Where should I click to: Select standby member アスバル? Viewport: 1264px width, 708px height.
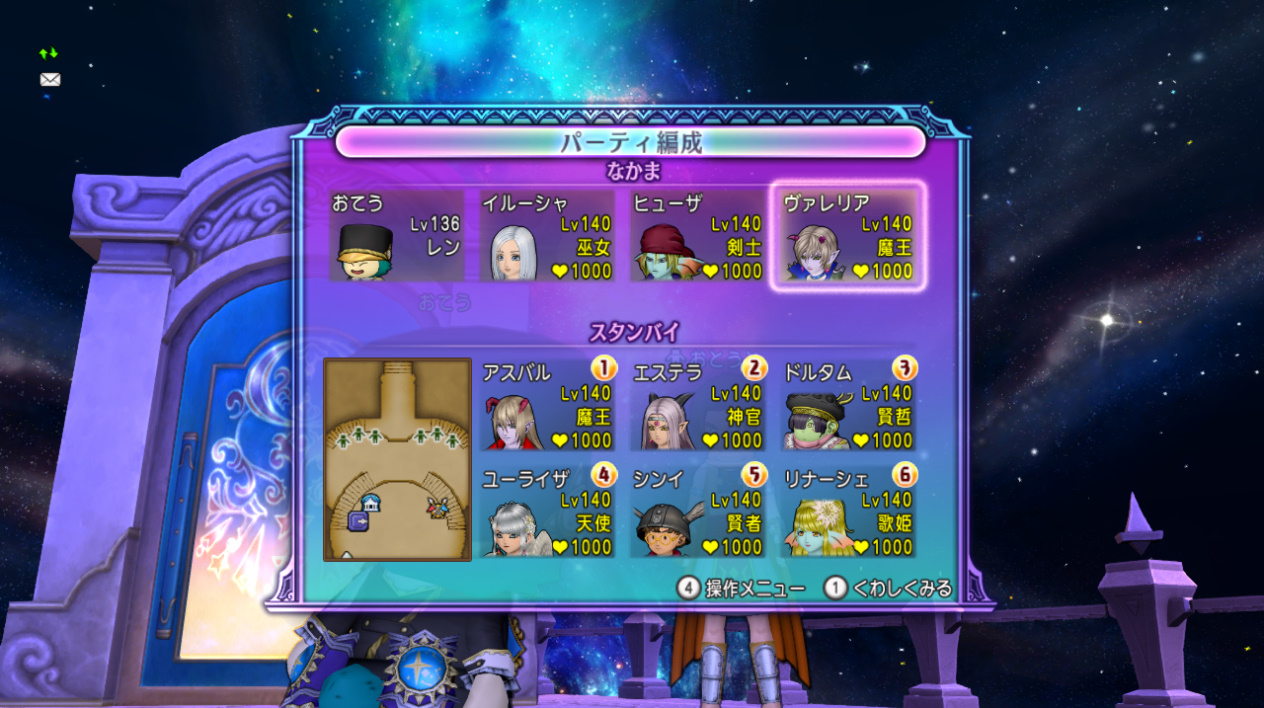click(x=547, y=405)
